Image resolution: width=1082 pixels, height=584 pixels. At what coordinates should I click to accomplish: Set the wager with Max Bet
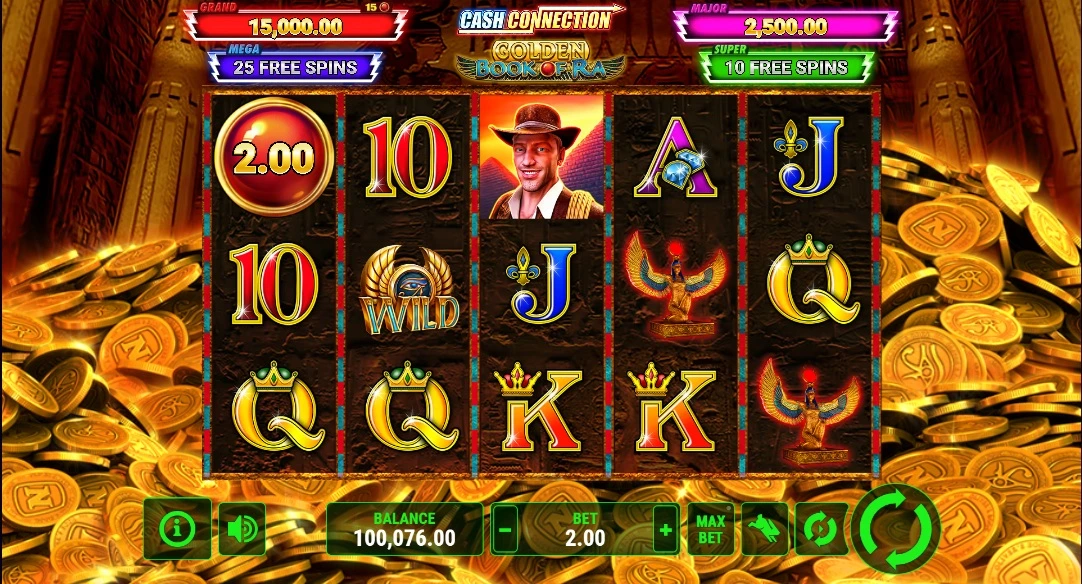tap(710, 529)
